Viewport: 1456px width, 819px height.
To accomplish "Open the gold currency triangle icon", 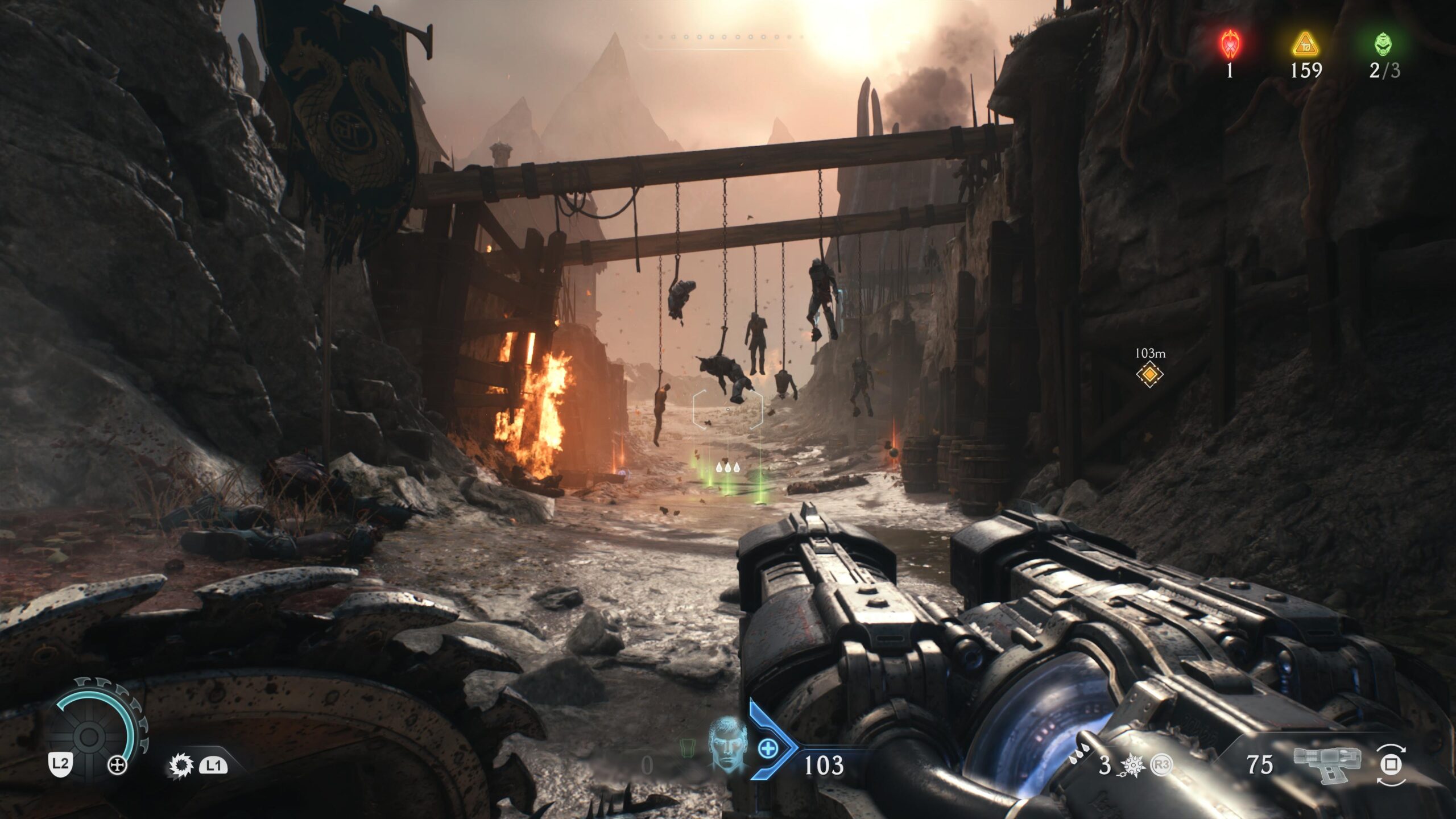I will click(1305, 44).
